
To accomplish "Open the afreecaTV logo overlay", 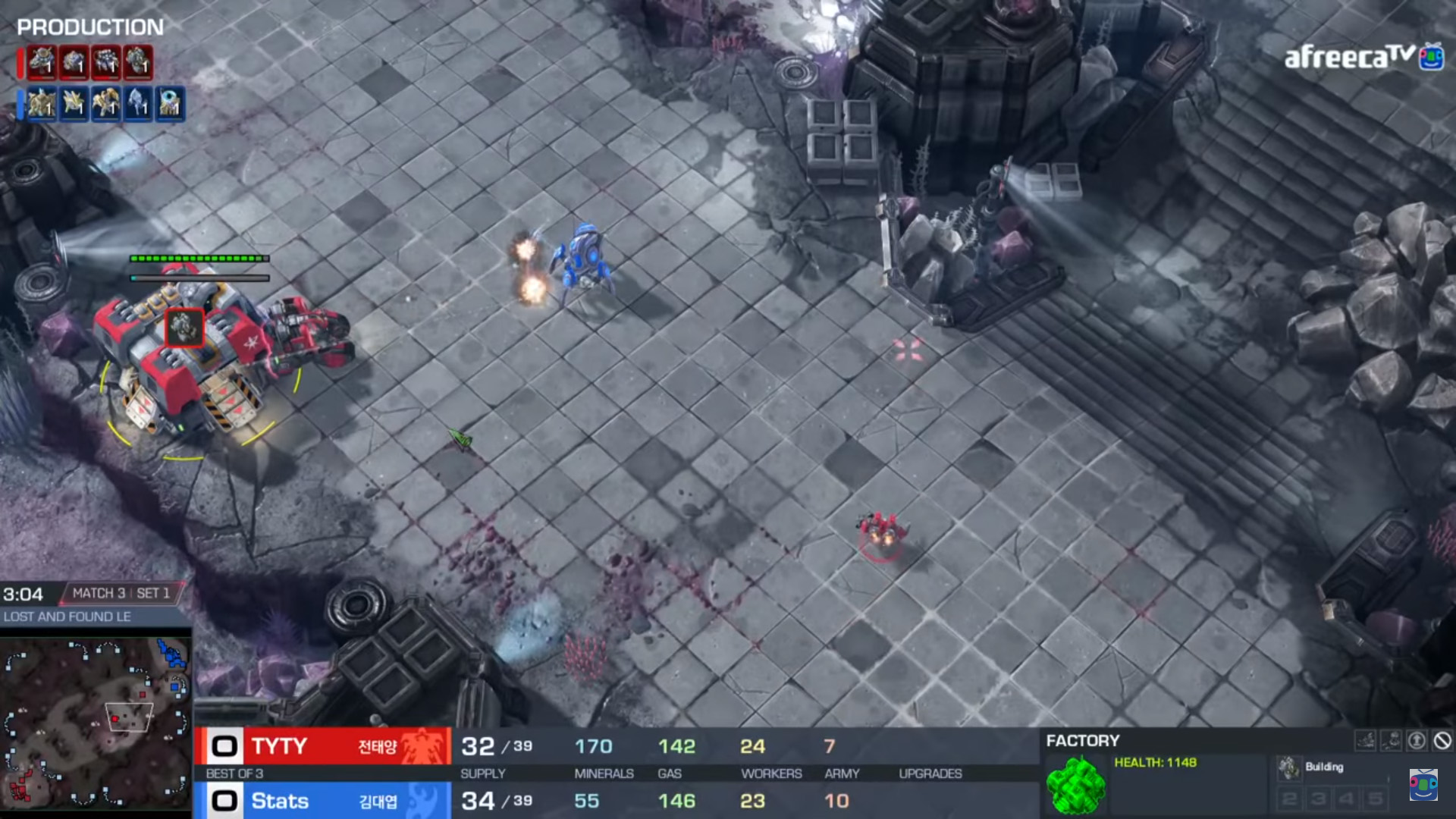I will click(1363, 57).
